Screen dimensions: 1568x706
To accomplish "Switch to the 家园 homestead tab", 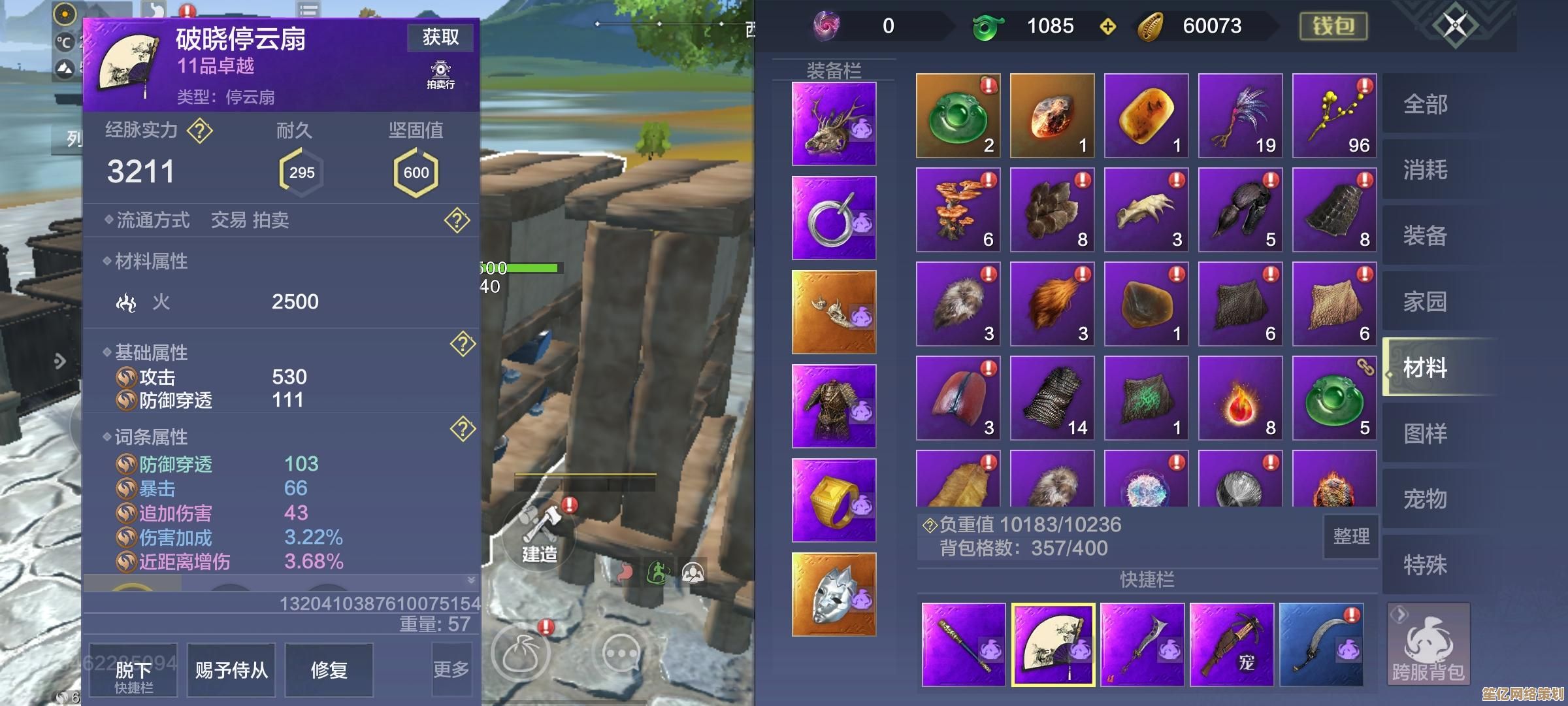I will coord(1426,301).
